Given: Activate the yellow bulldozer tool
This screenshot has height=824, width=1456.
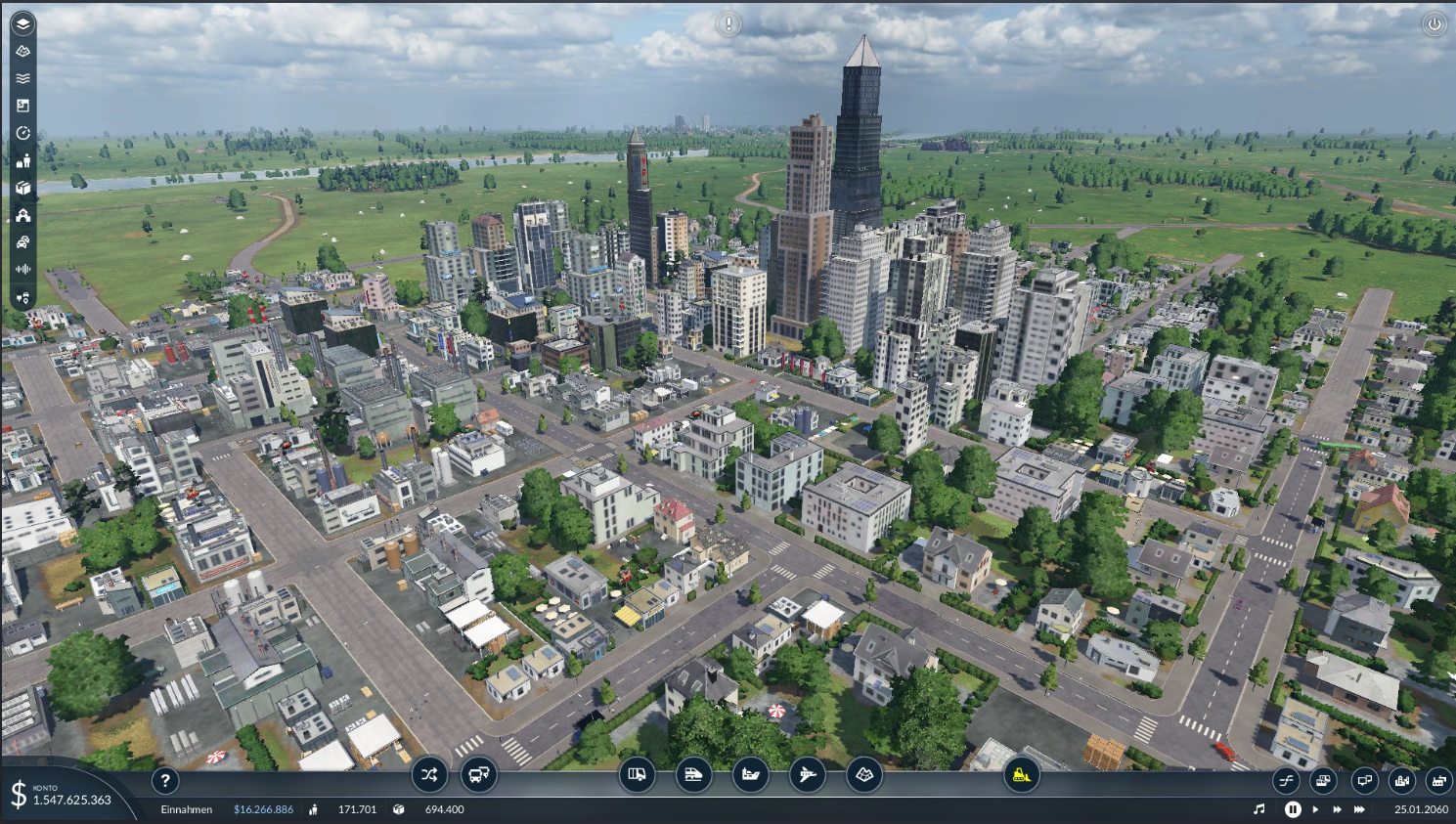Looking at the screenshot, I should (1022, 775).
